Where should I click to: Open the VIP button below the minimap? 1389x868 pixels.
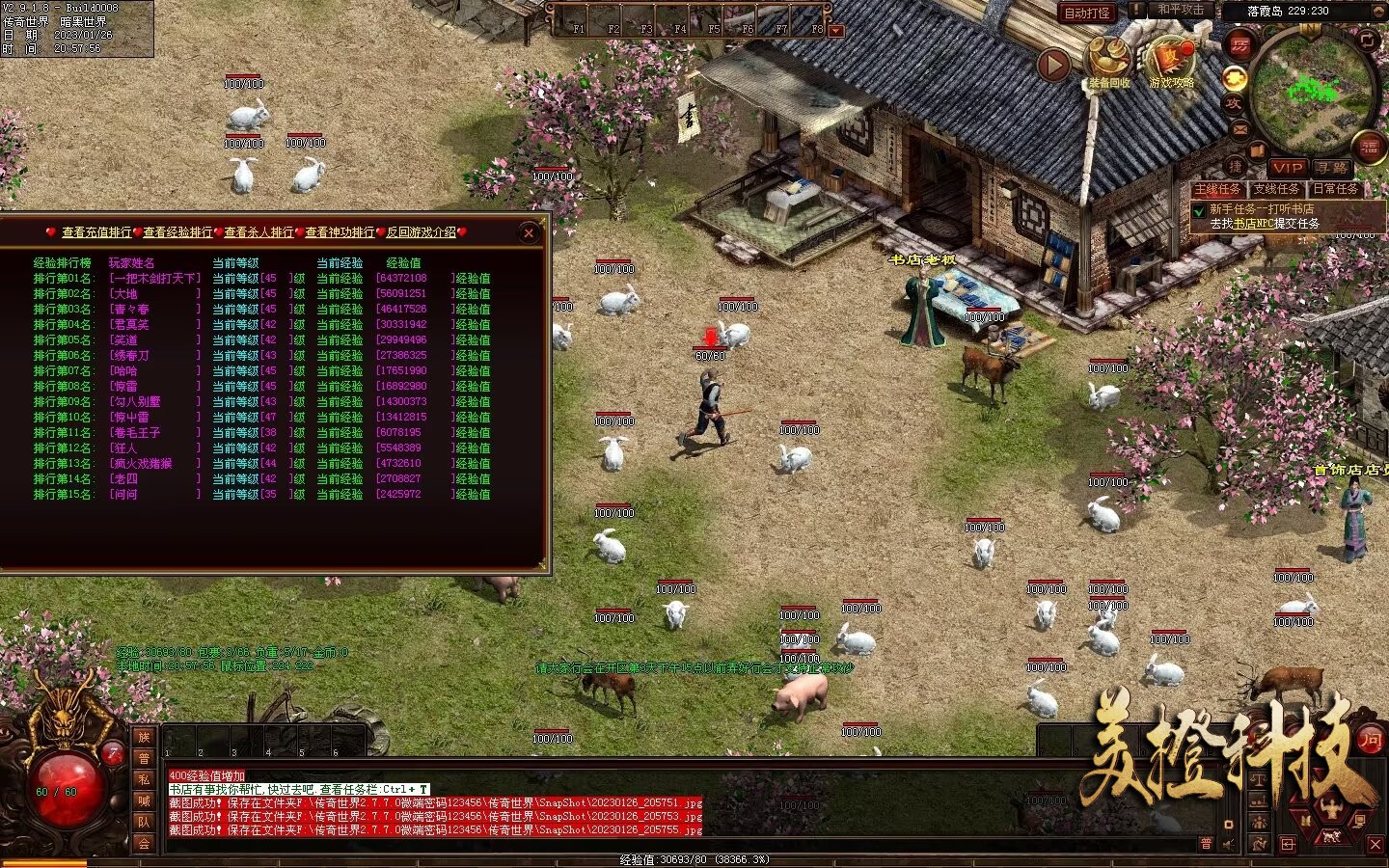point(1288,168)
